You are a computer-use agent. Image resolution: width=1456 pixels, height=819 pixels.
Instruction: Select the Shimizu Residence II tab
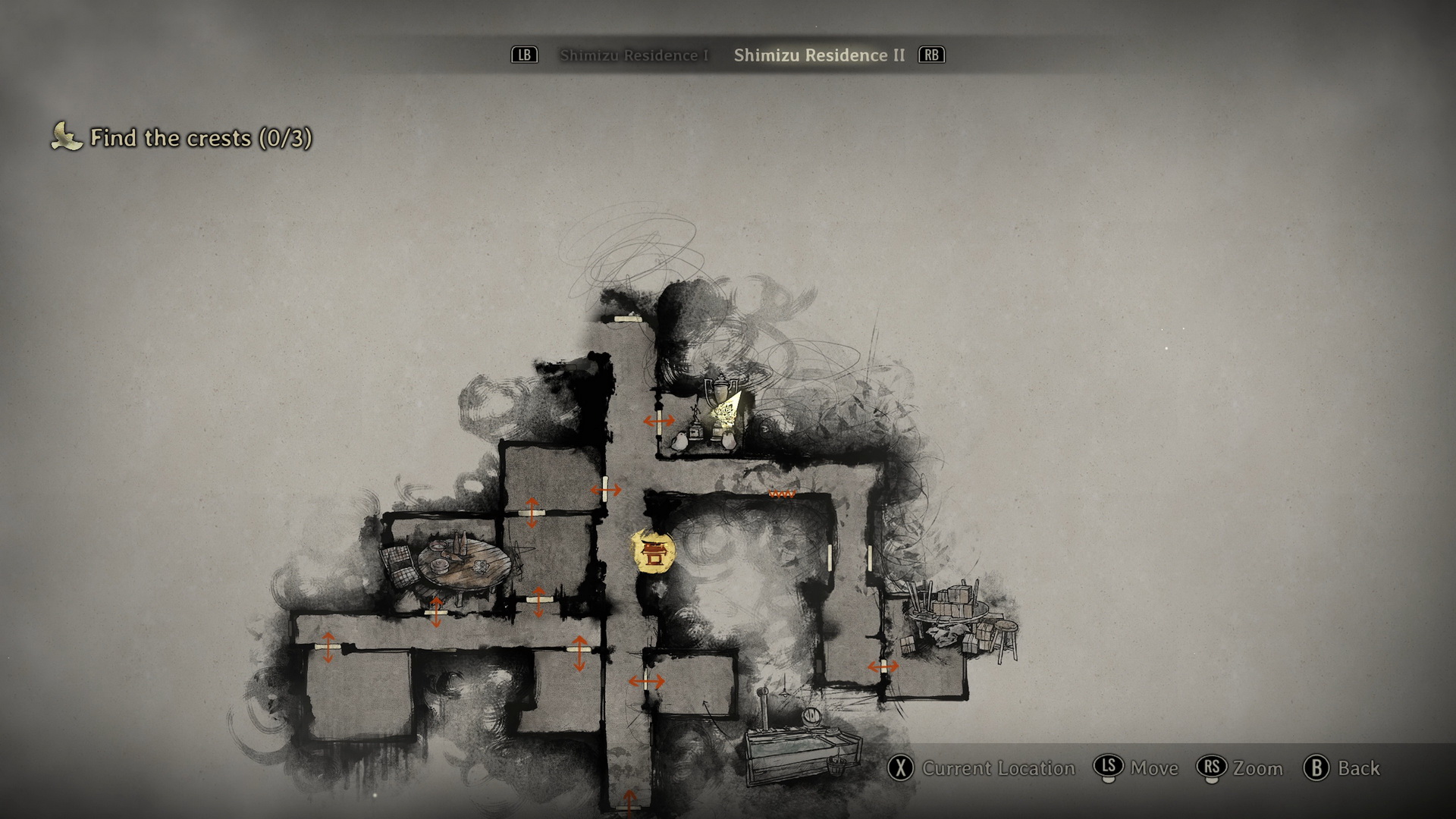819,55
